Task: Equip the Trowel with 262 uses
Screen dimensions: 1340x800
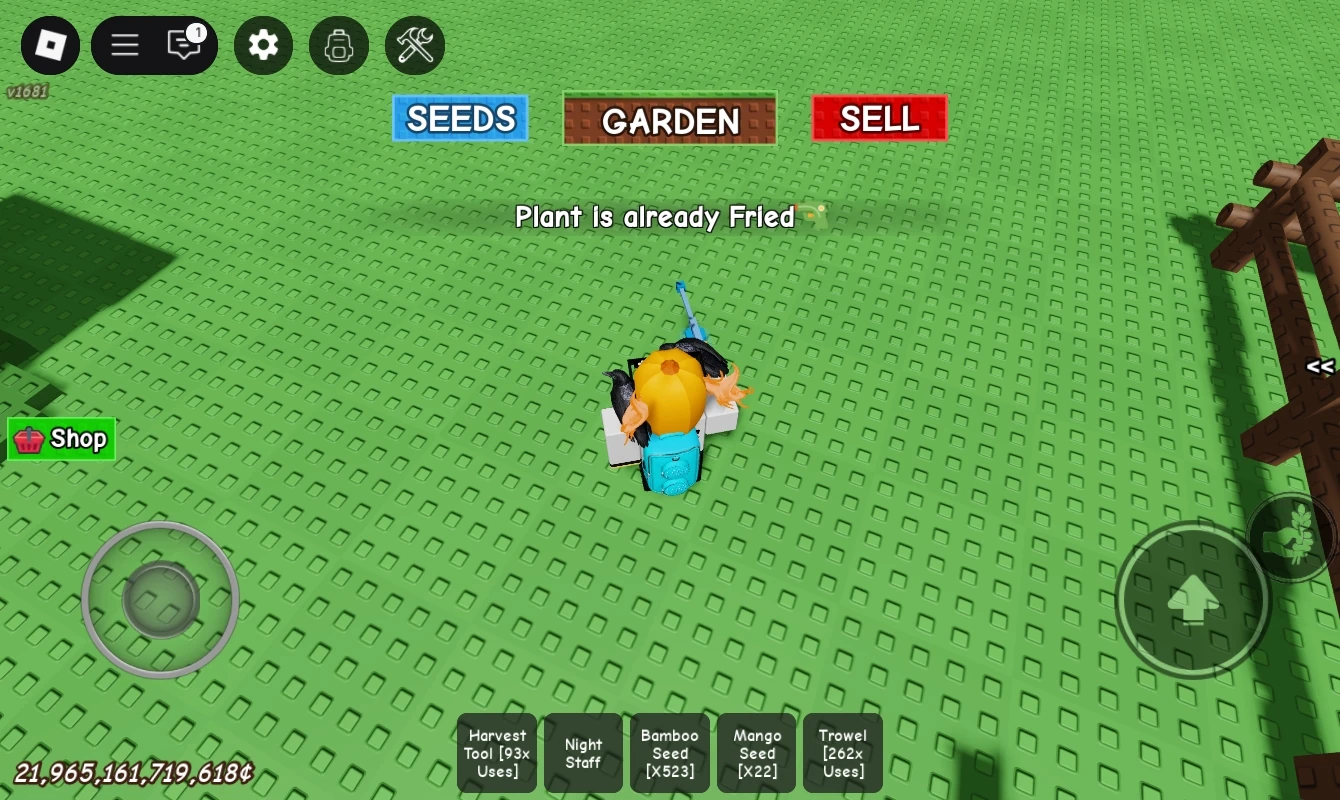Action: (842, 752)
